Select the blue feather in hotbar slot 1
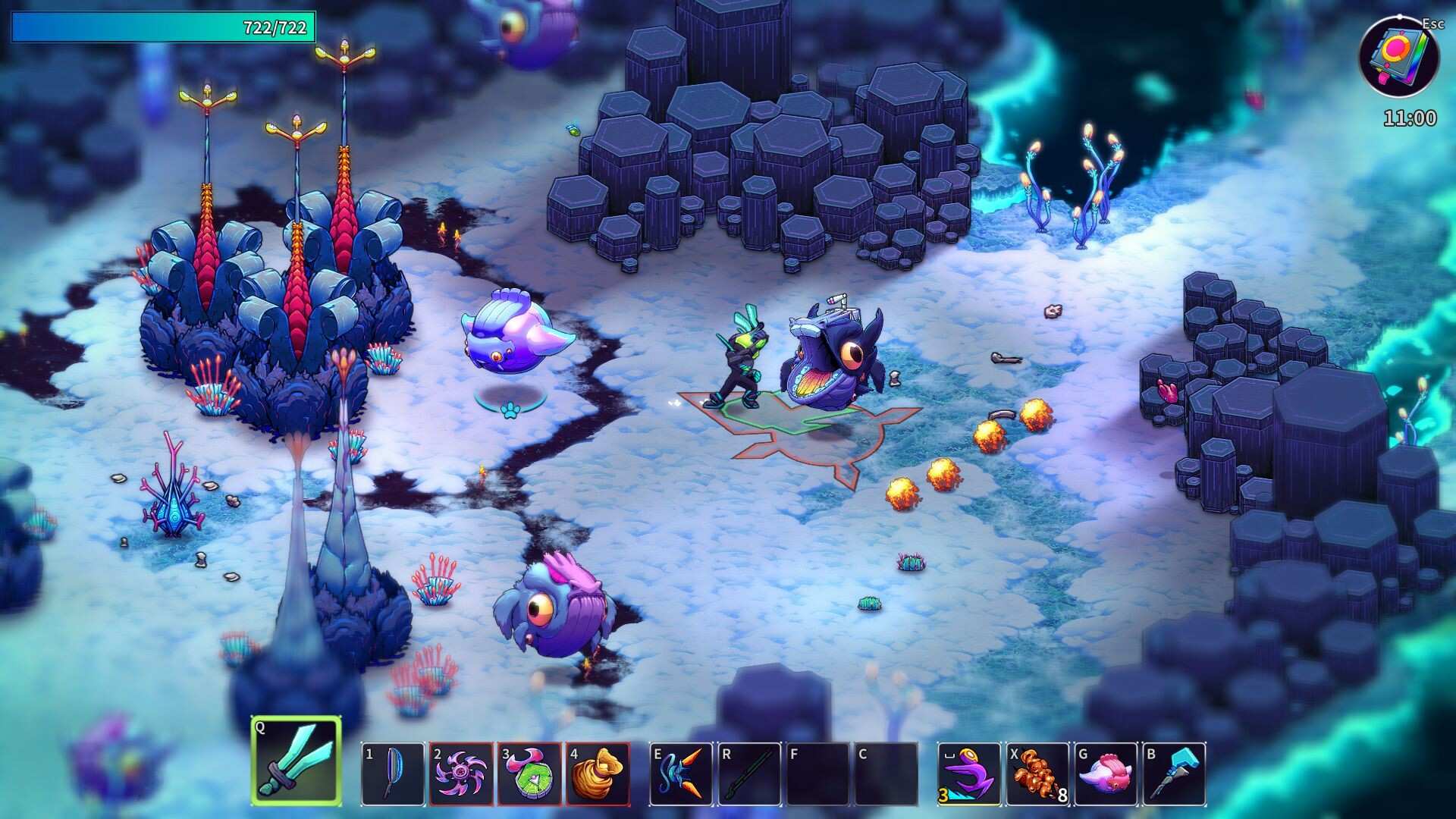 394,775
